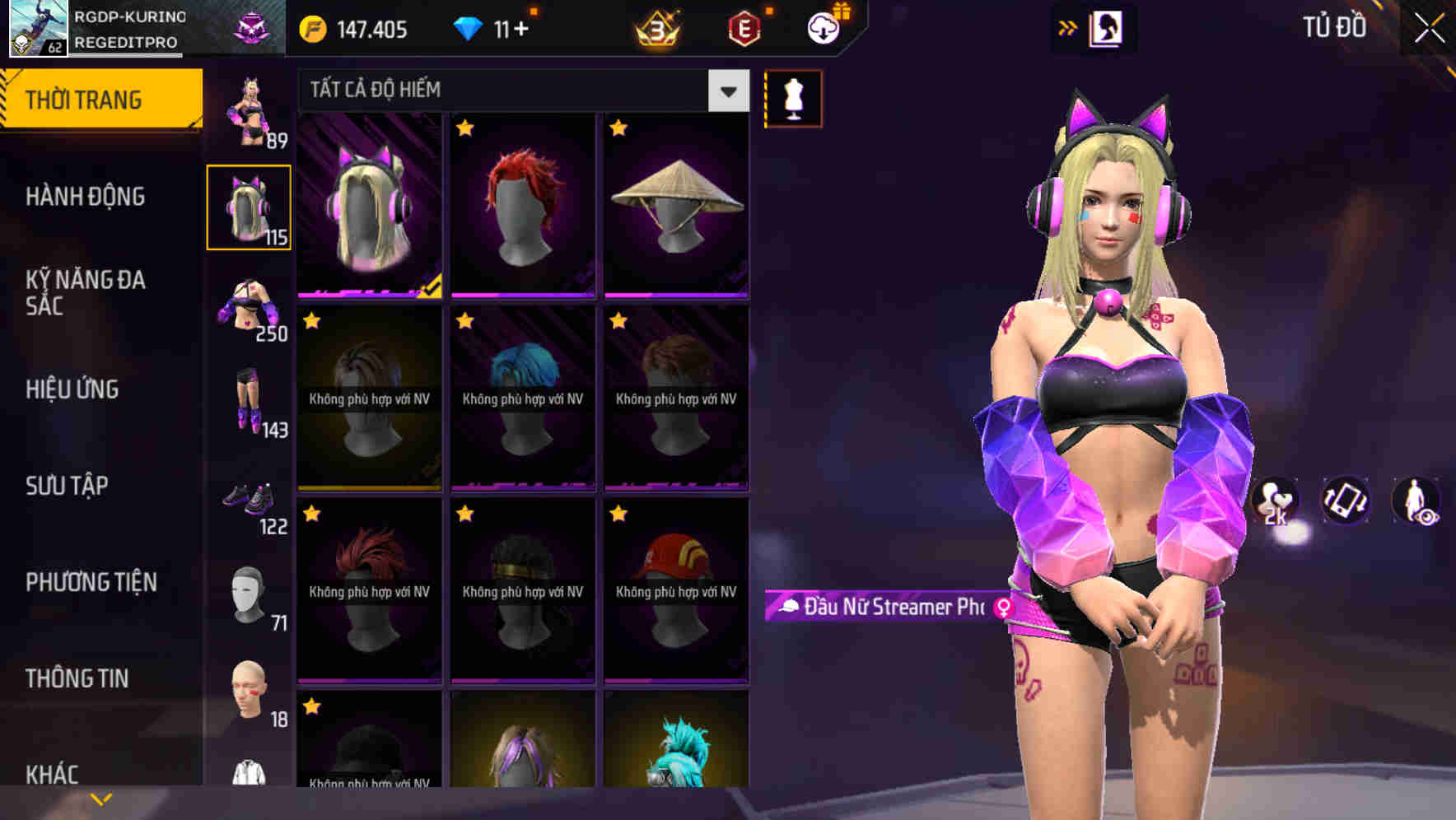
Task: Select the mannequin preview icon
Action: coord(792,97)
